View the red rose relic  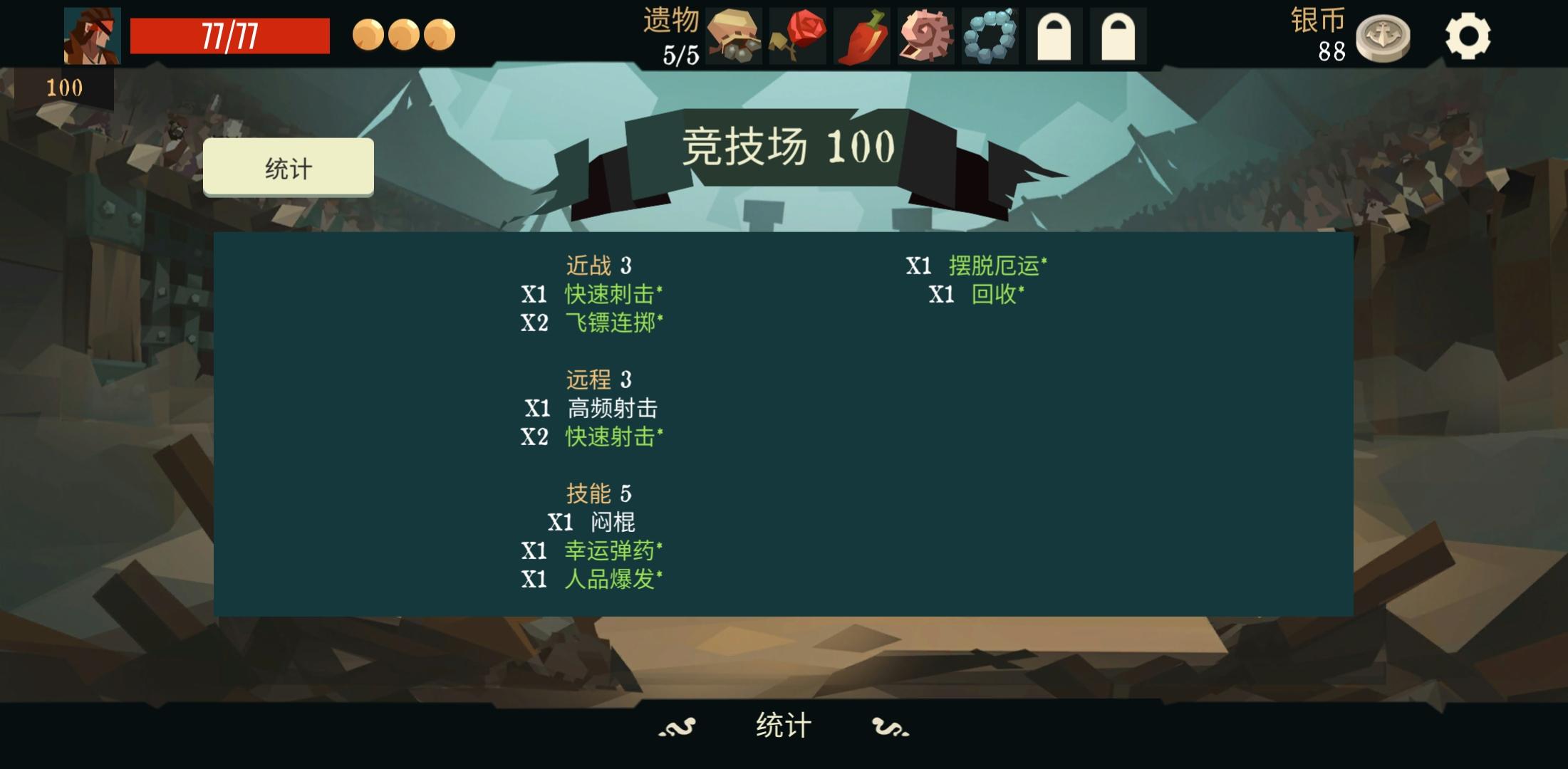pos(796,34)
